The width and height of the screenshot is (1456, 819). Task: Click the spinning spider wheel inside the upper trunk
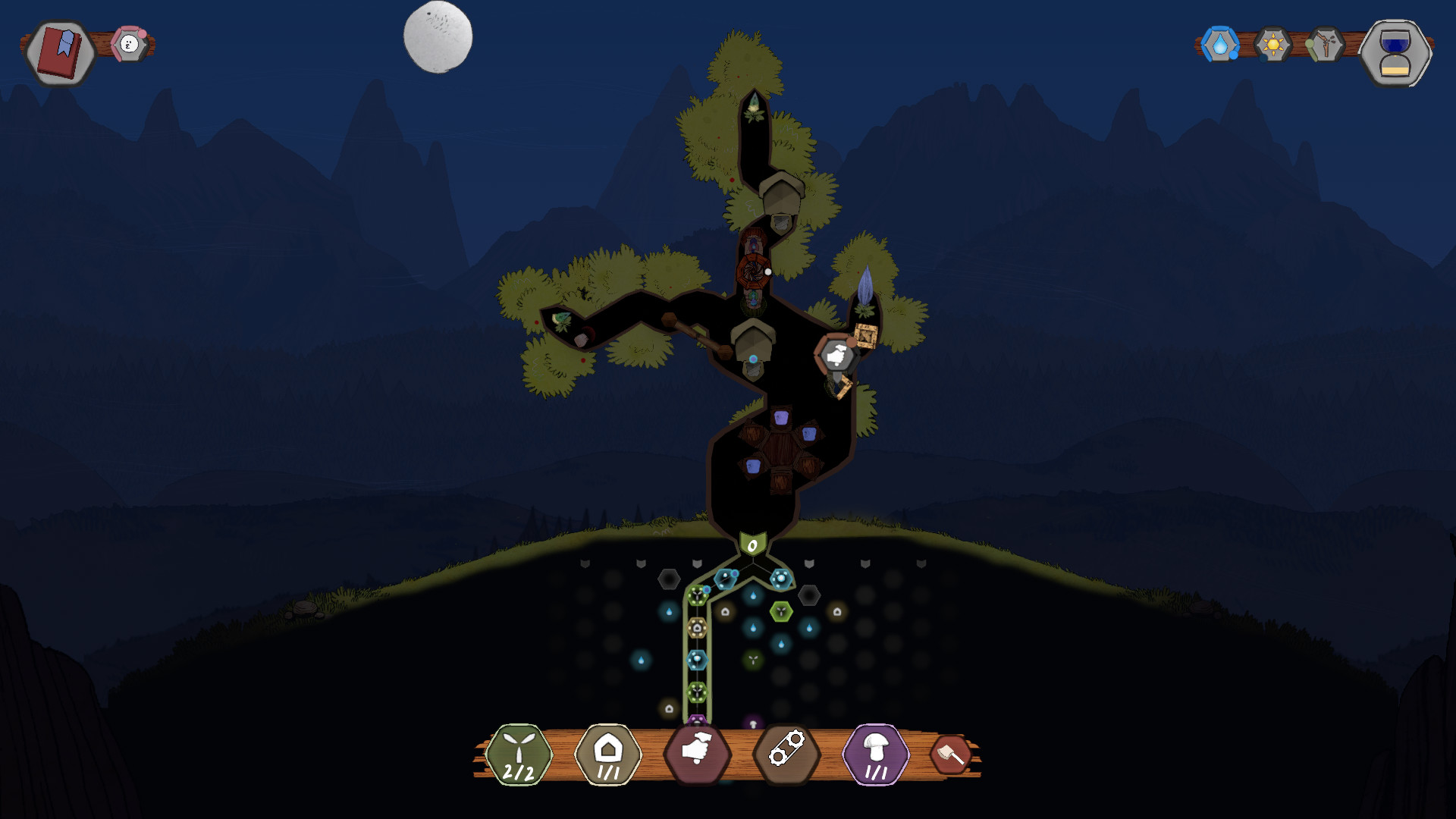754,271
